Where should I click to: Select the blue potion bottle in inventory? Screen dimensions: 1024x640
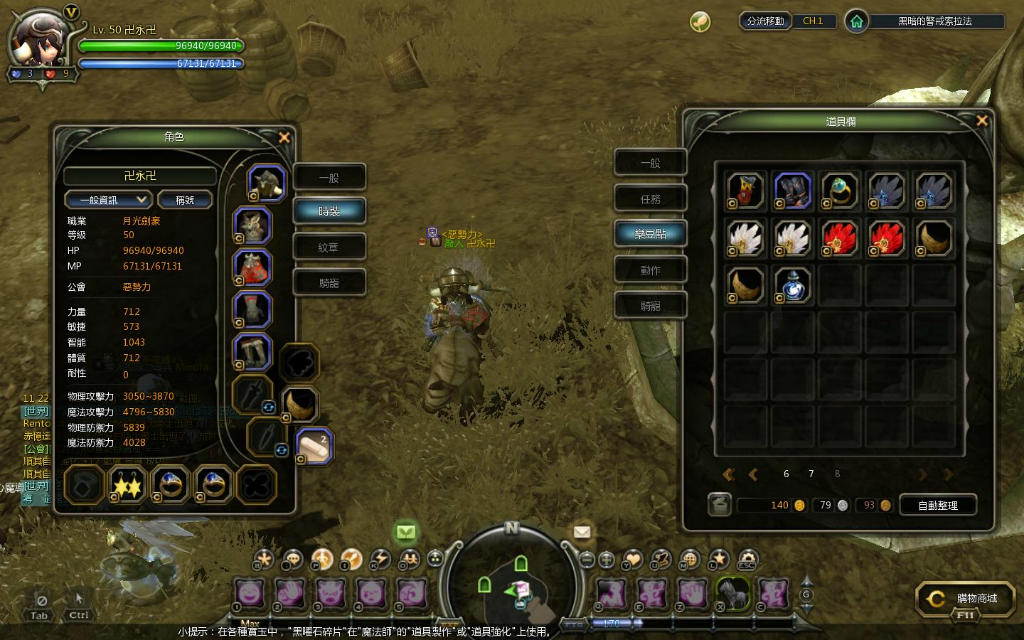(793, 285)
